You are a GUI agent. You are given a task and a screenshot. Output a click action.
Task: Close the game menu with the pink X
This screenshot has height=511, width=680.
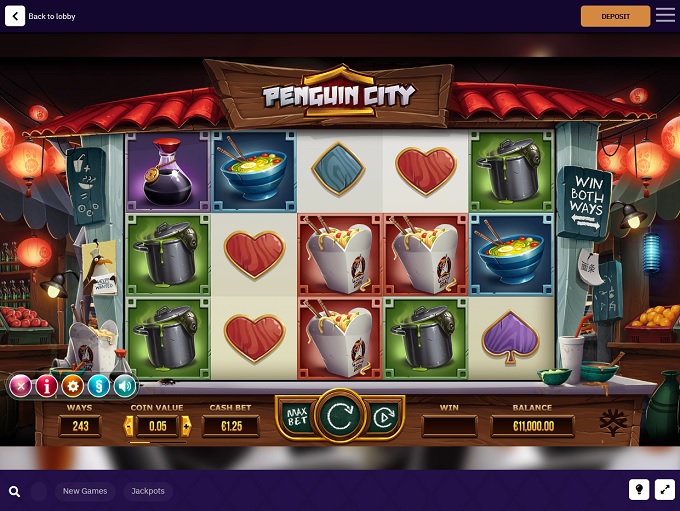tap(20, 386)
